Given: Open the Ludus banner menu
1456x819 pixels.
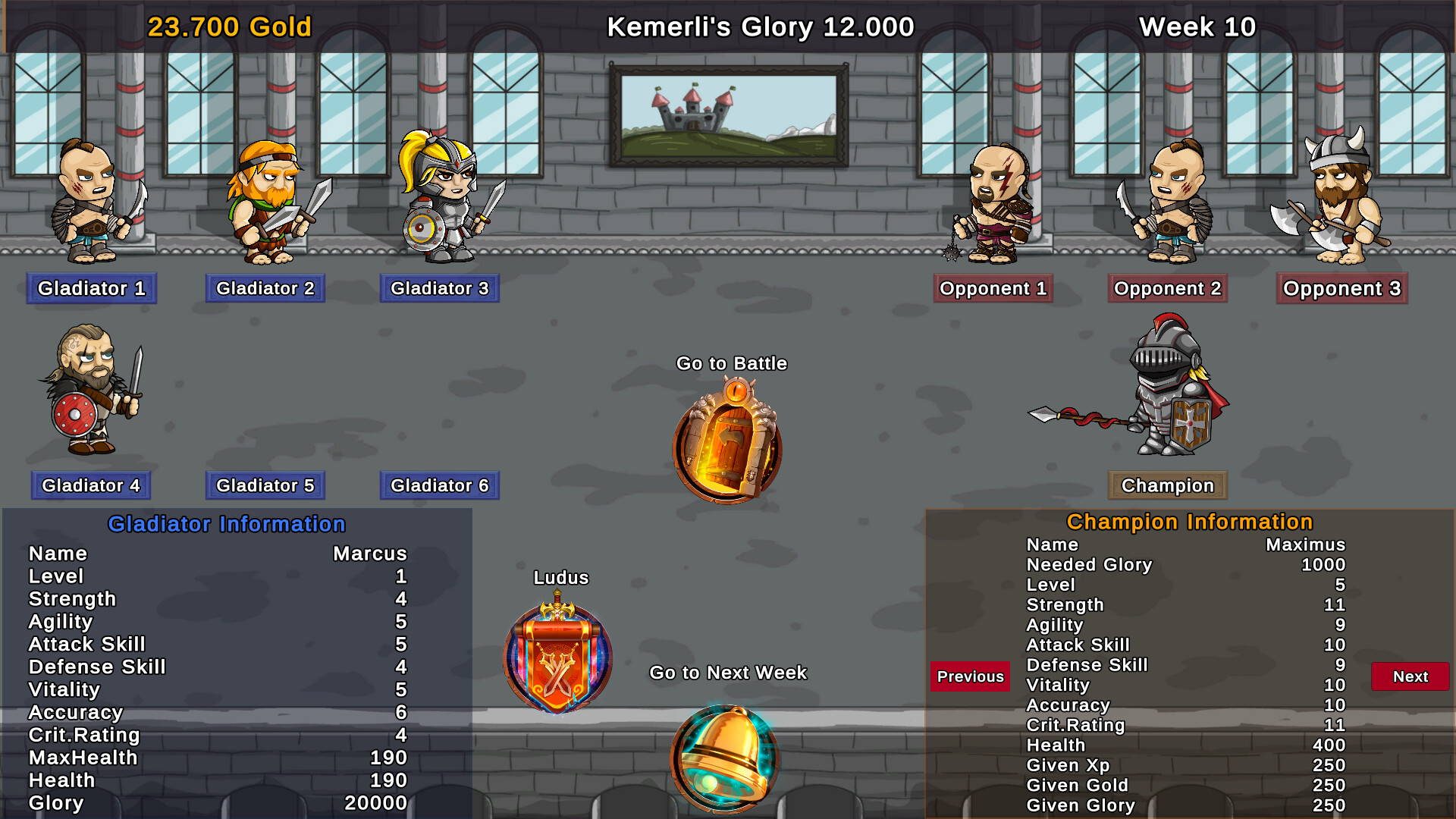Looking at the screenshot, I should click(559, 656).
